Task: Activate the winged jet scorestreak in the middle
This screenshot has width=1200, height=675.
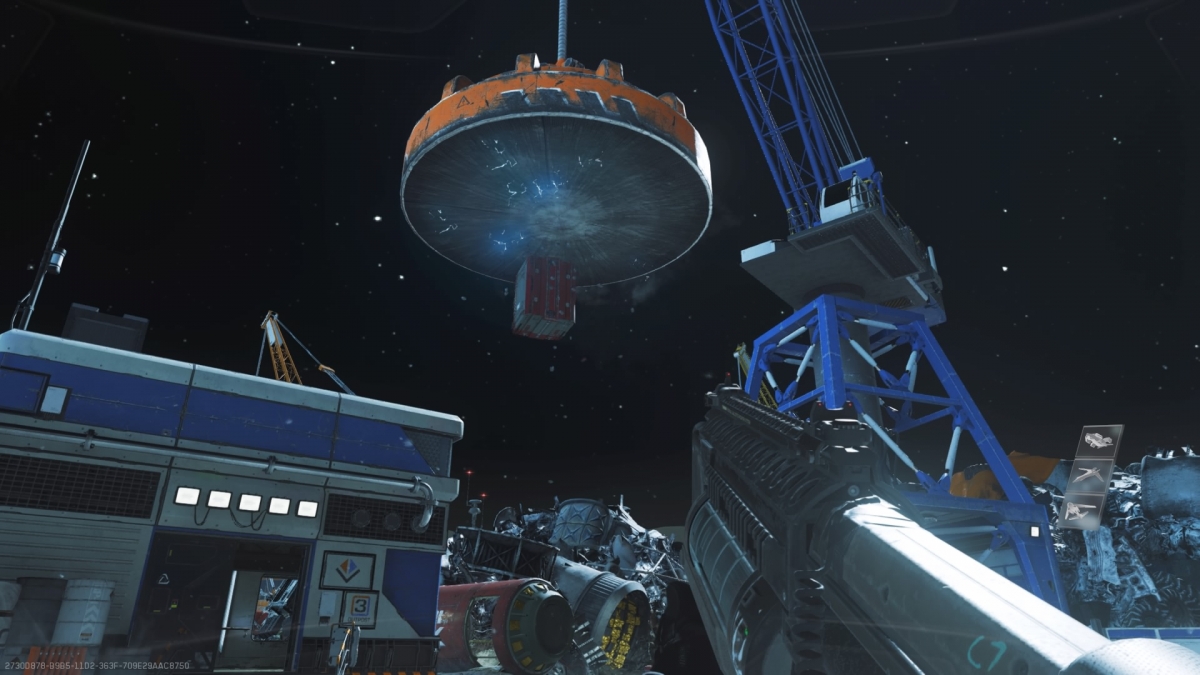Action: click(x=1090, y=475)
